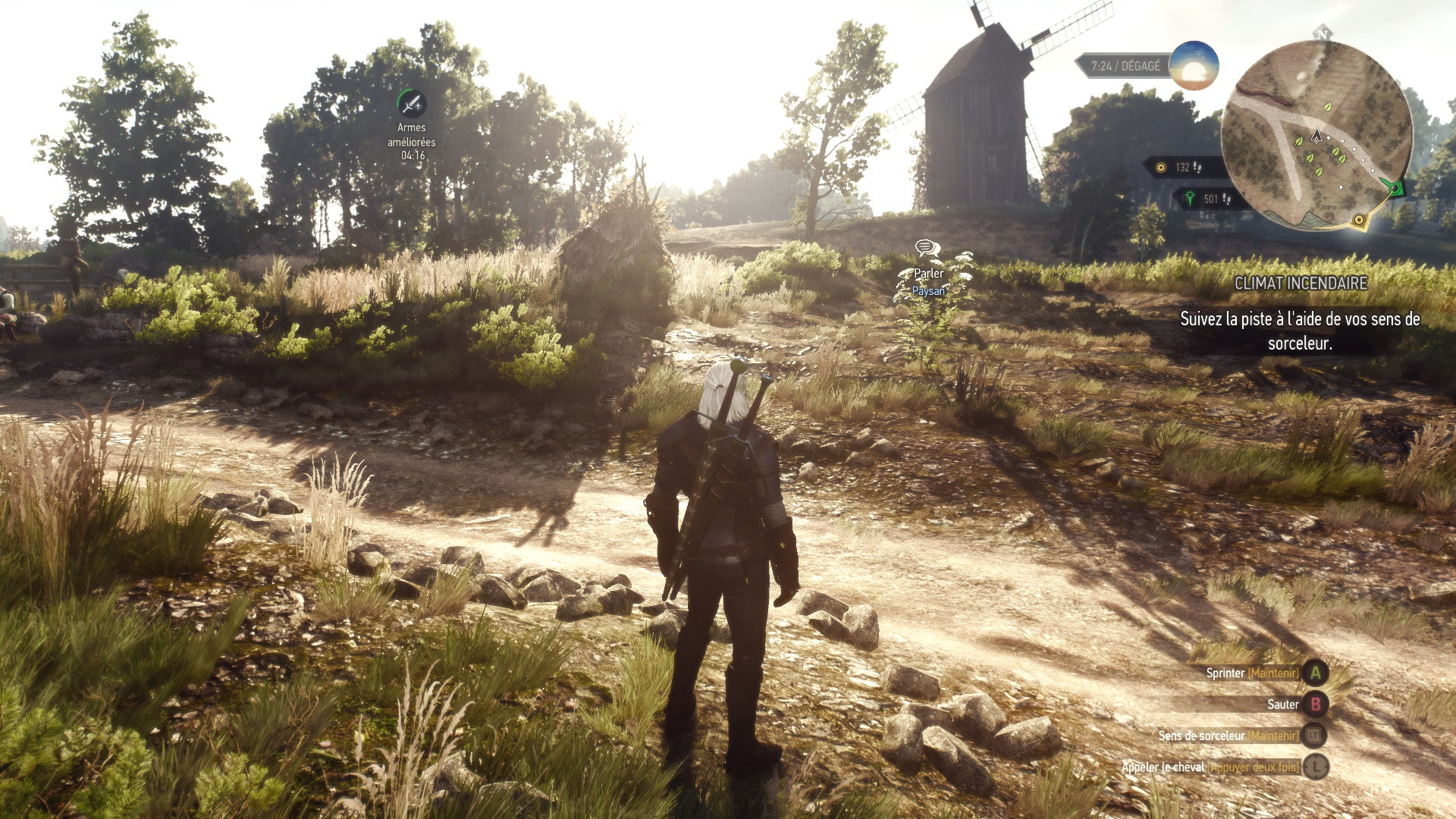
Task: Select the green marker on the minimap edge
Action: pos(1394,187)
